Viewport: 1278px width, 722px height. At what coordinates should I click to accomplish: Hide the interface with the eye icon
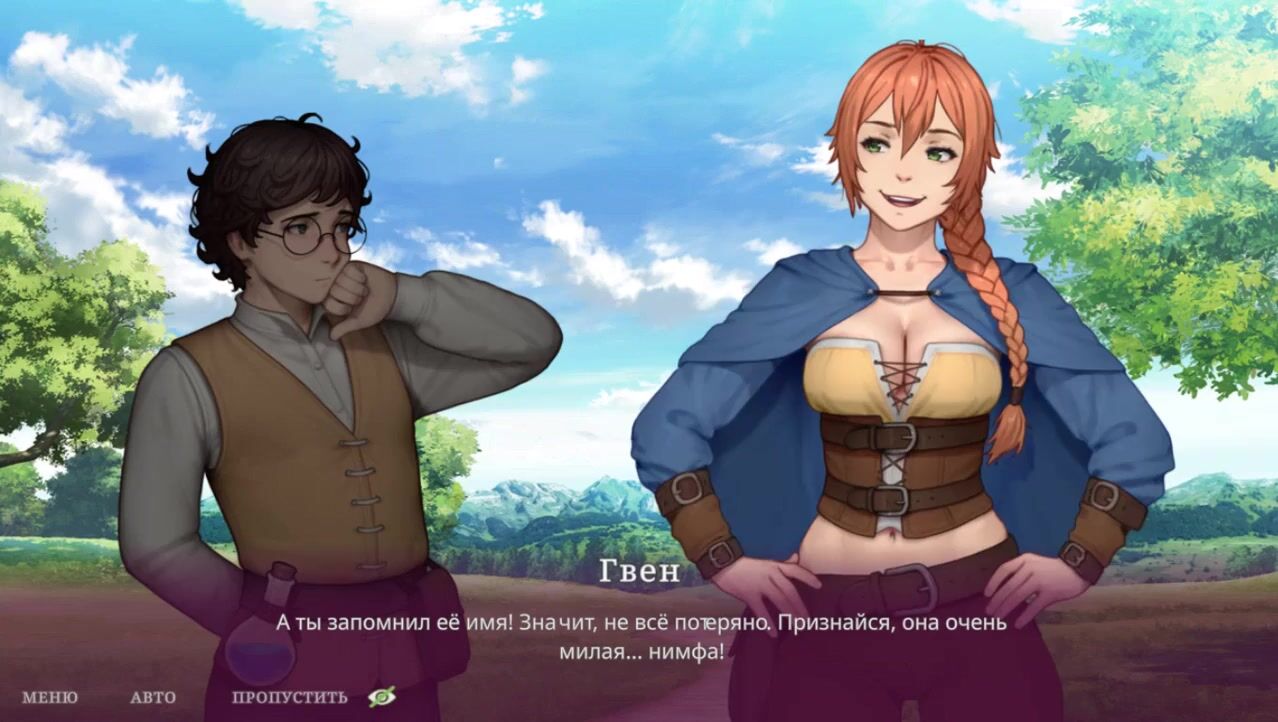(381, 697)
